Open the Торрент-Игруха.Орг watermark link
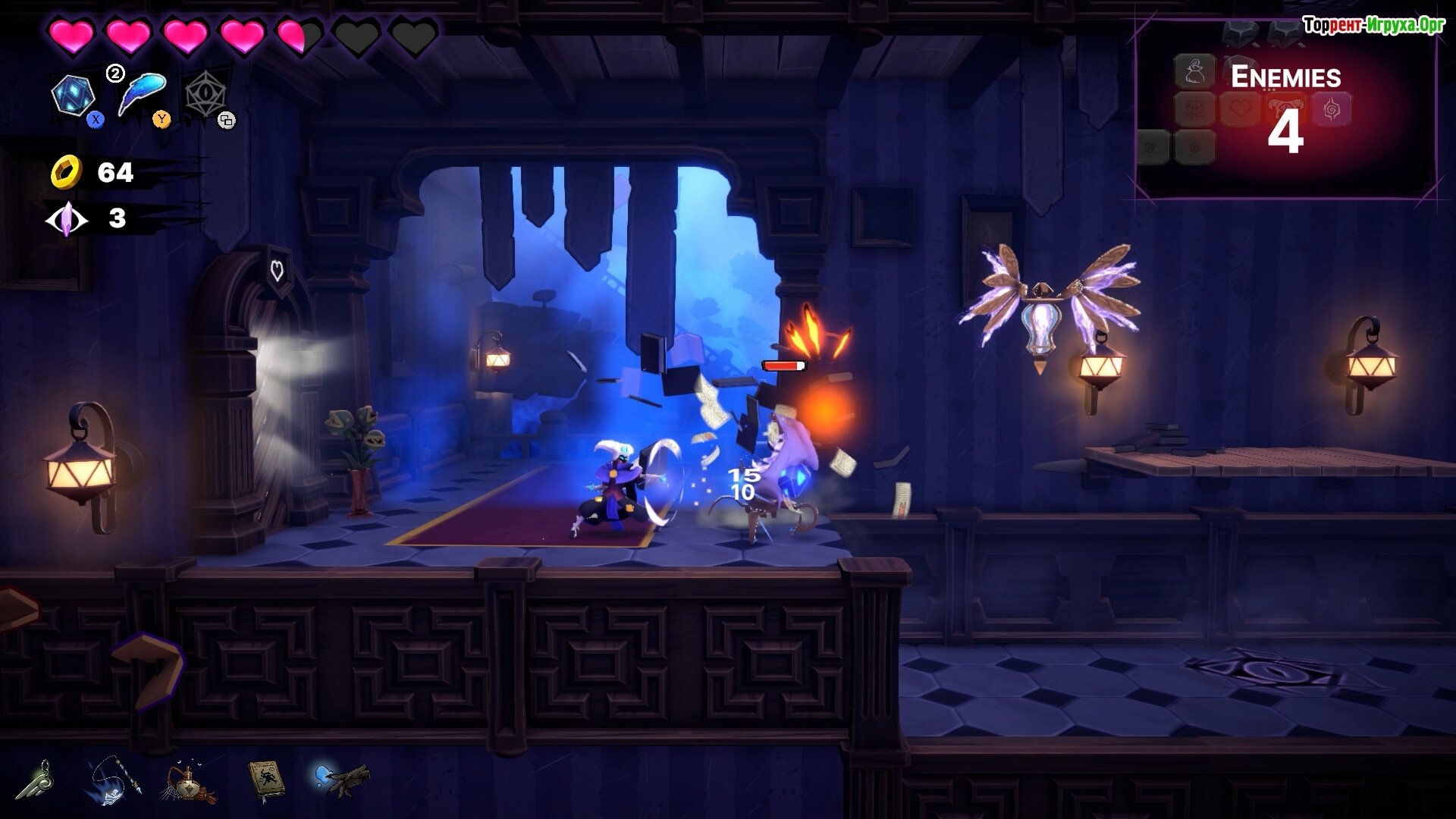The height and width of the screenshot is (819, 1456). tap(1373, 25)
